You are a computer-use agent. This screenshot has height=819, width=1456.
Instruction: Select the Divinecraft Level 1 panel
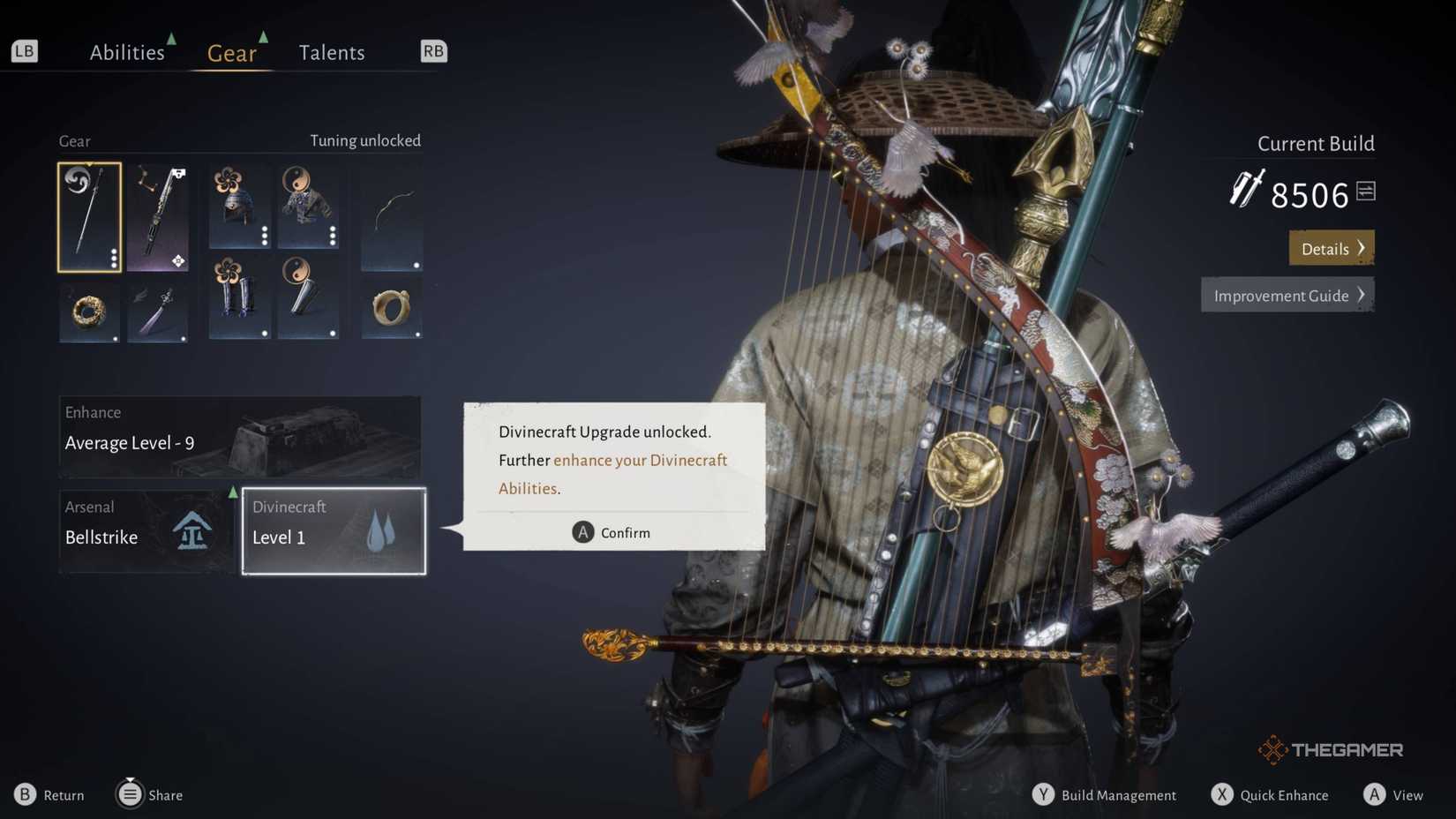coord(334,531)
